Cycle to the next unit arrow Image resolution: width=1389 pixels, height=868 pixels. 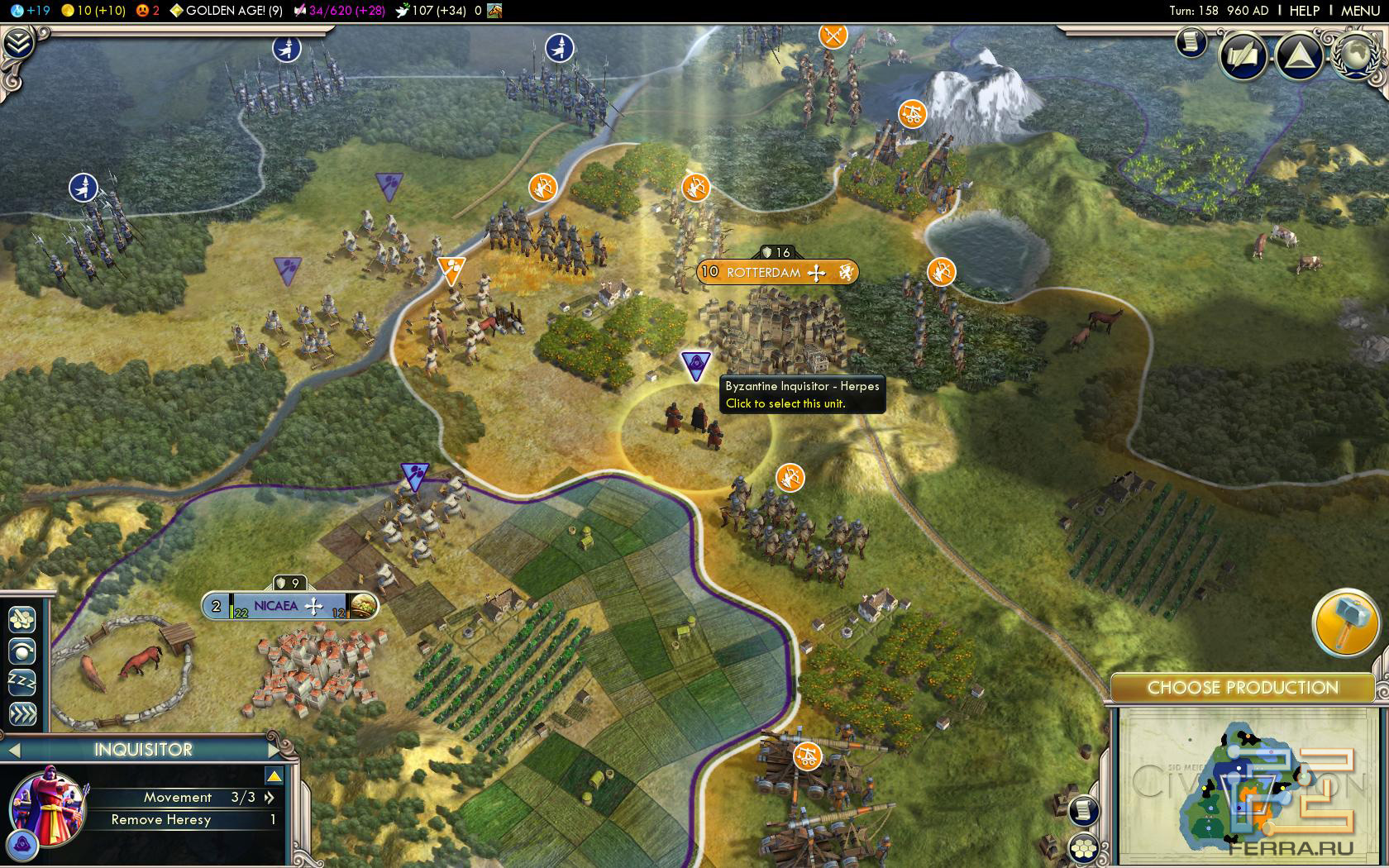[275, 750]
